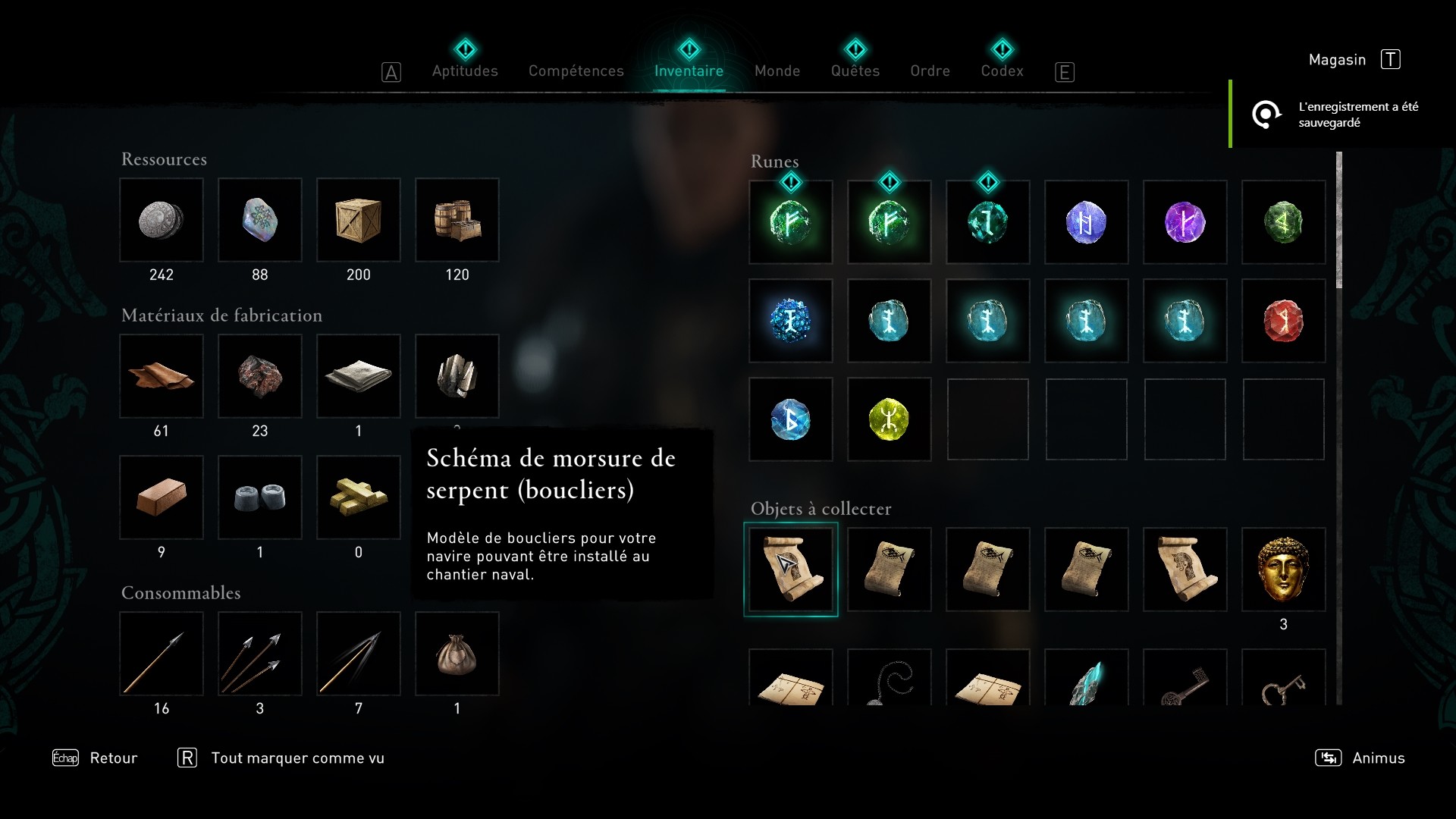Select the leather pouch consumable
This screenshot has height=819, width=1456.
click(x=457, y=654)
